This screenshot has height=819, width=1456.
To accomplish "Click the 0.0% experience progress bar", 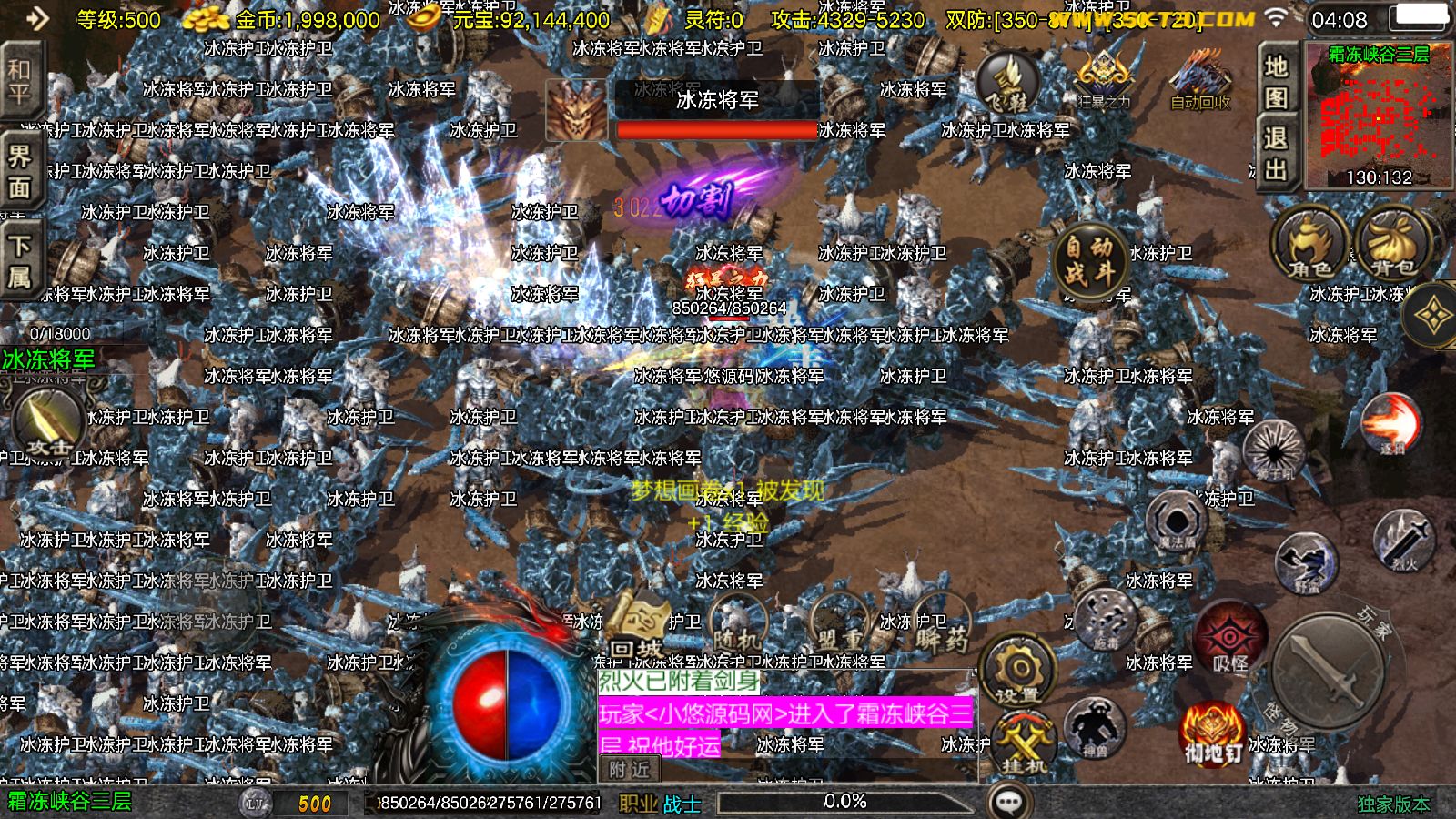I will coord(846,803).
